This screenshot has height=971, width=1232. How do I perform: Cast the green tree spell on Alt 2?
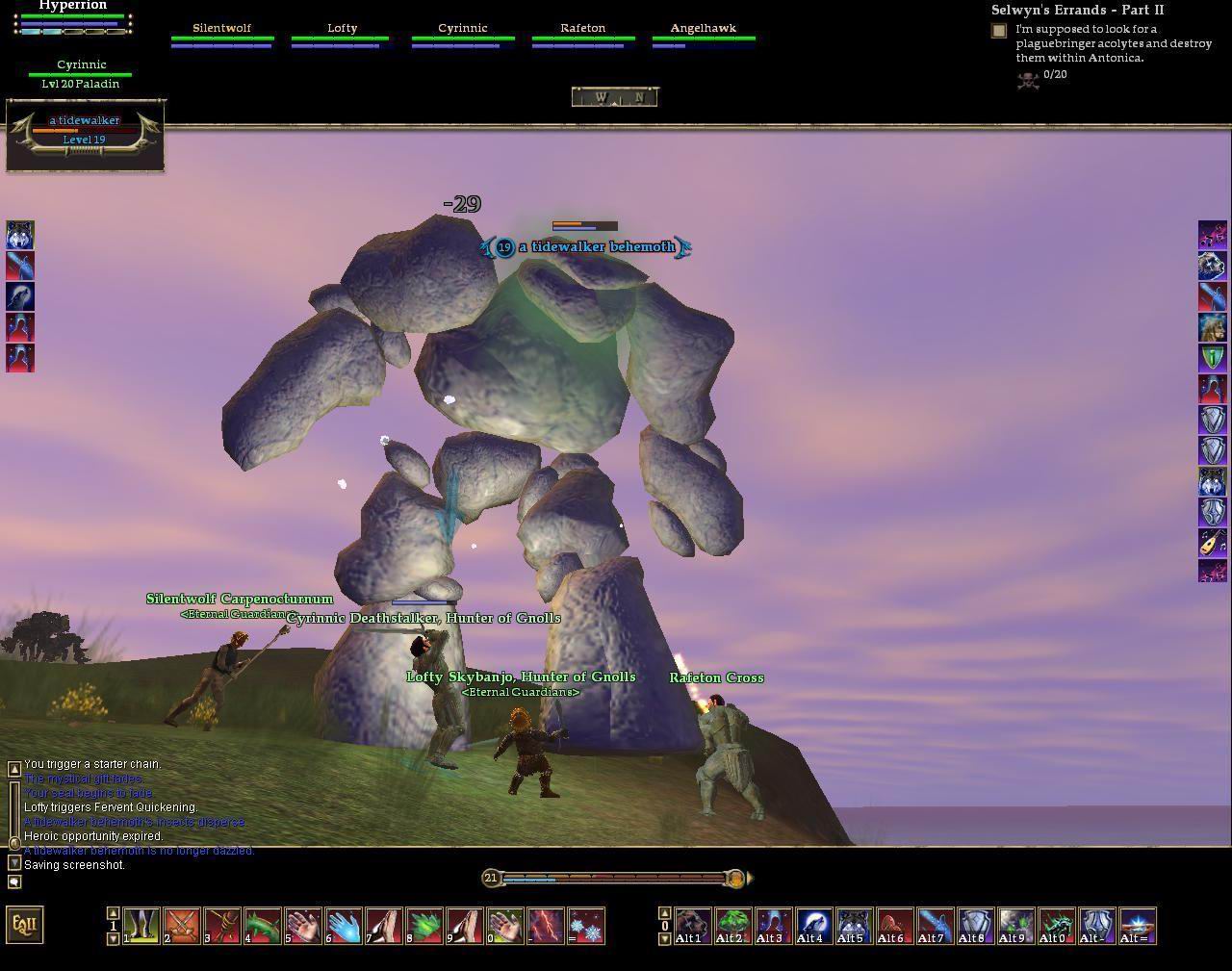click(x=732, y=926)
